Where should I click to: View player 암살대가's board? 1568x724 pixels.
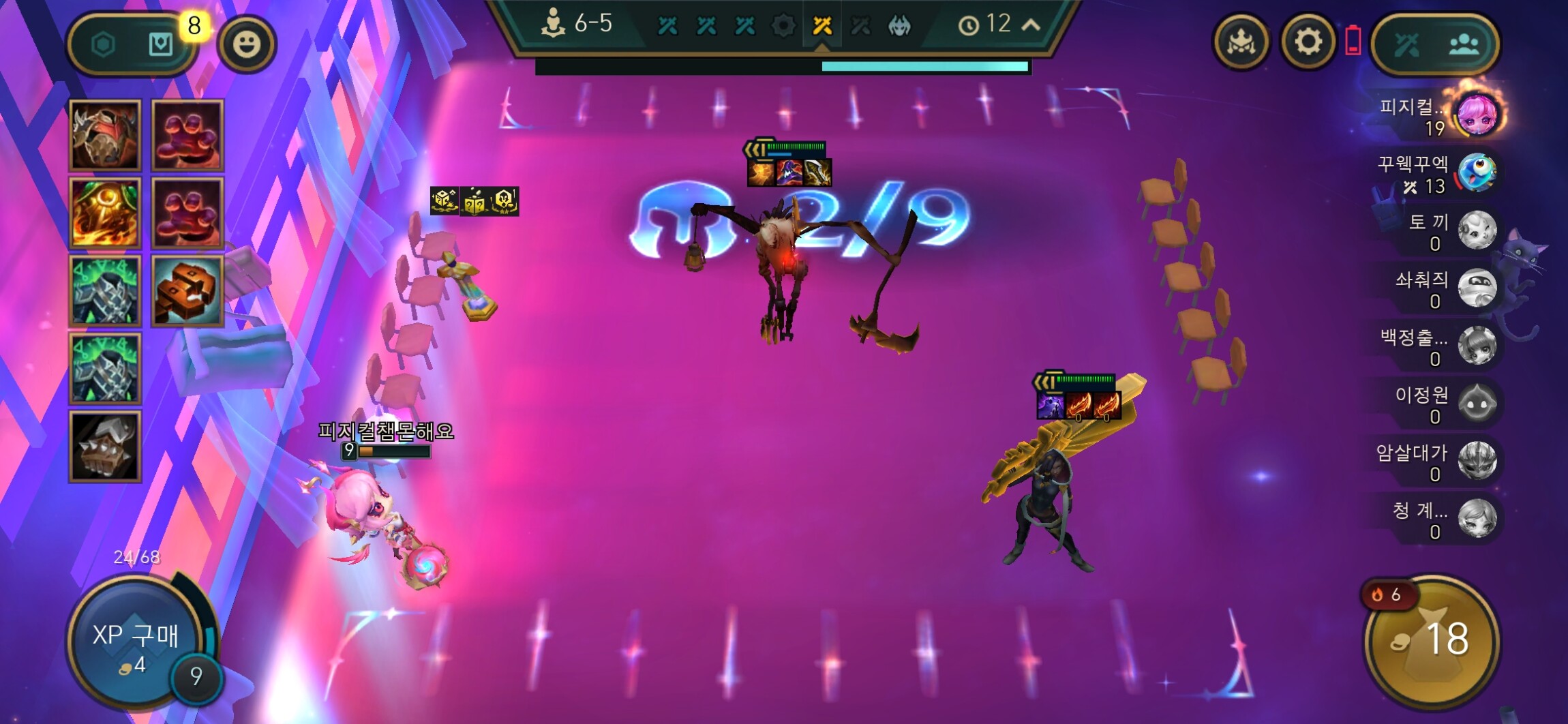tap(1476, 462)
